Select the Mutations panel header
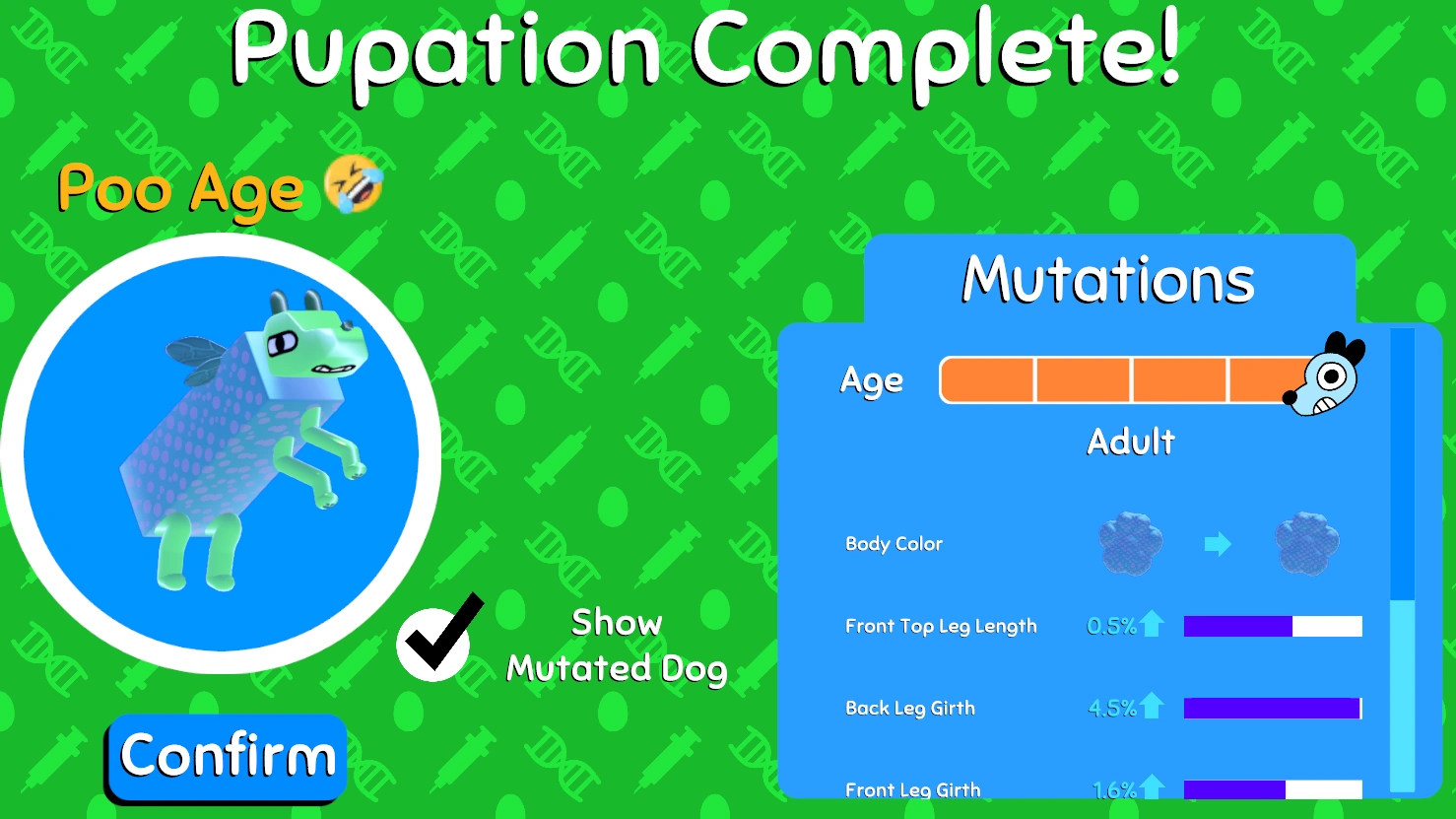 coord(1107,279)
